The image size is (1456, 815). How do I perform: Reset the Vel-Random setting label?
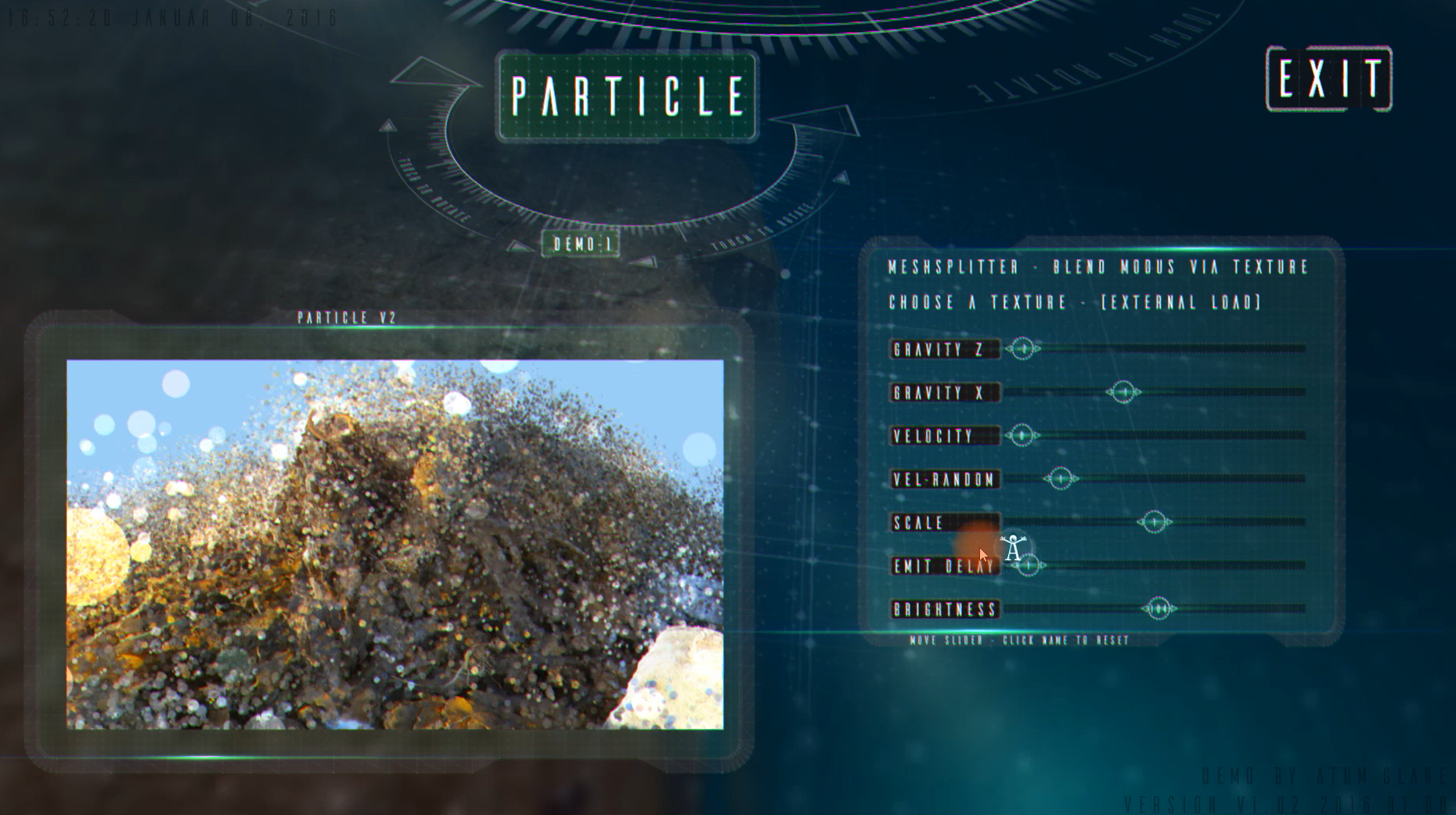tap(944, 479)
